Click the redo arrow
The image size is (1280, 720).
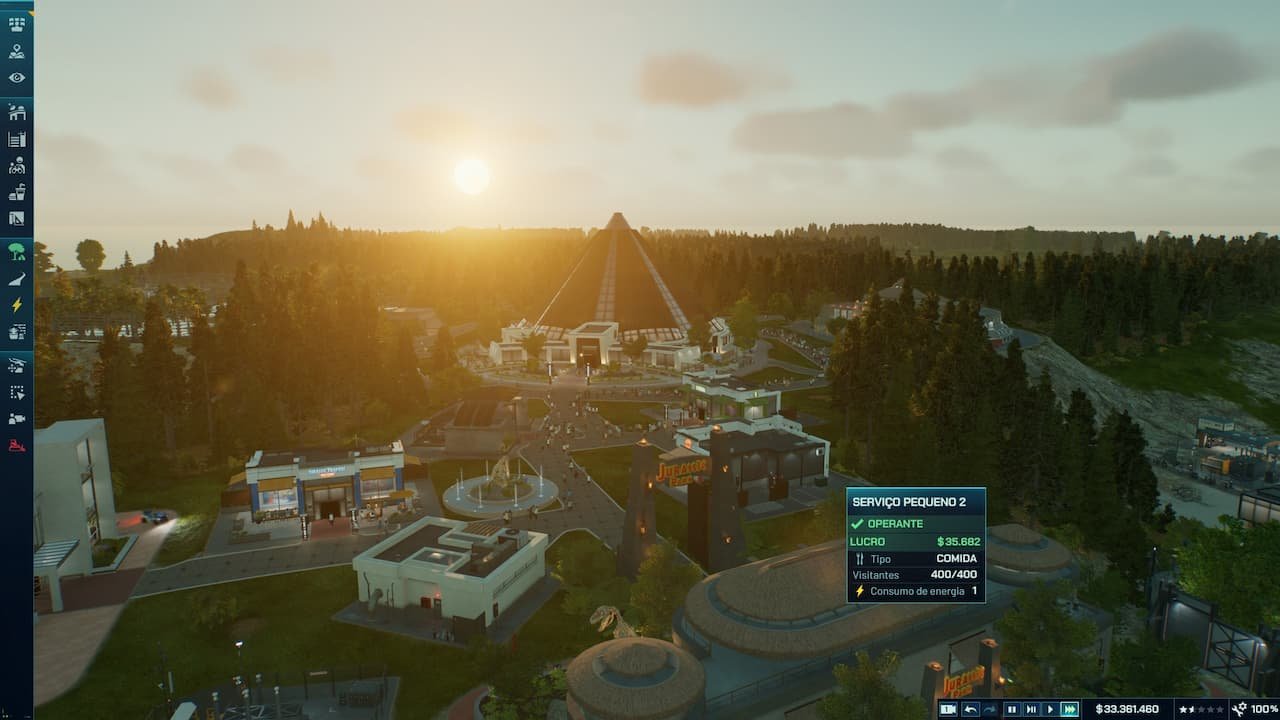pyautogui.click(x=990, y=709)
